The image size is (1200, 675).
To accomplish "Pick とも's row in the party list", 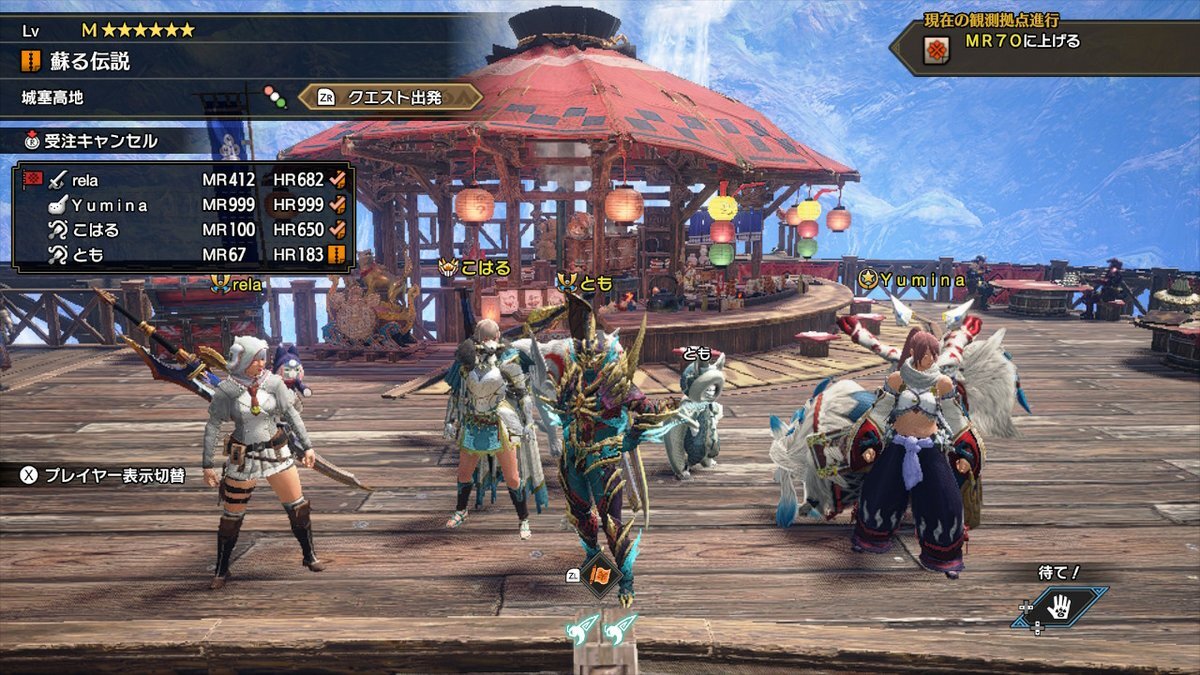I will (185, 255).
